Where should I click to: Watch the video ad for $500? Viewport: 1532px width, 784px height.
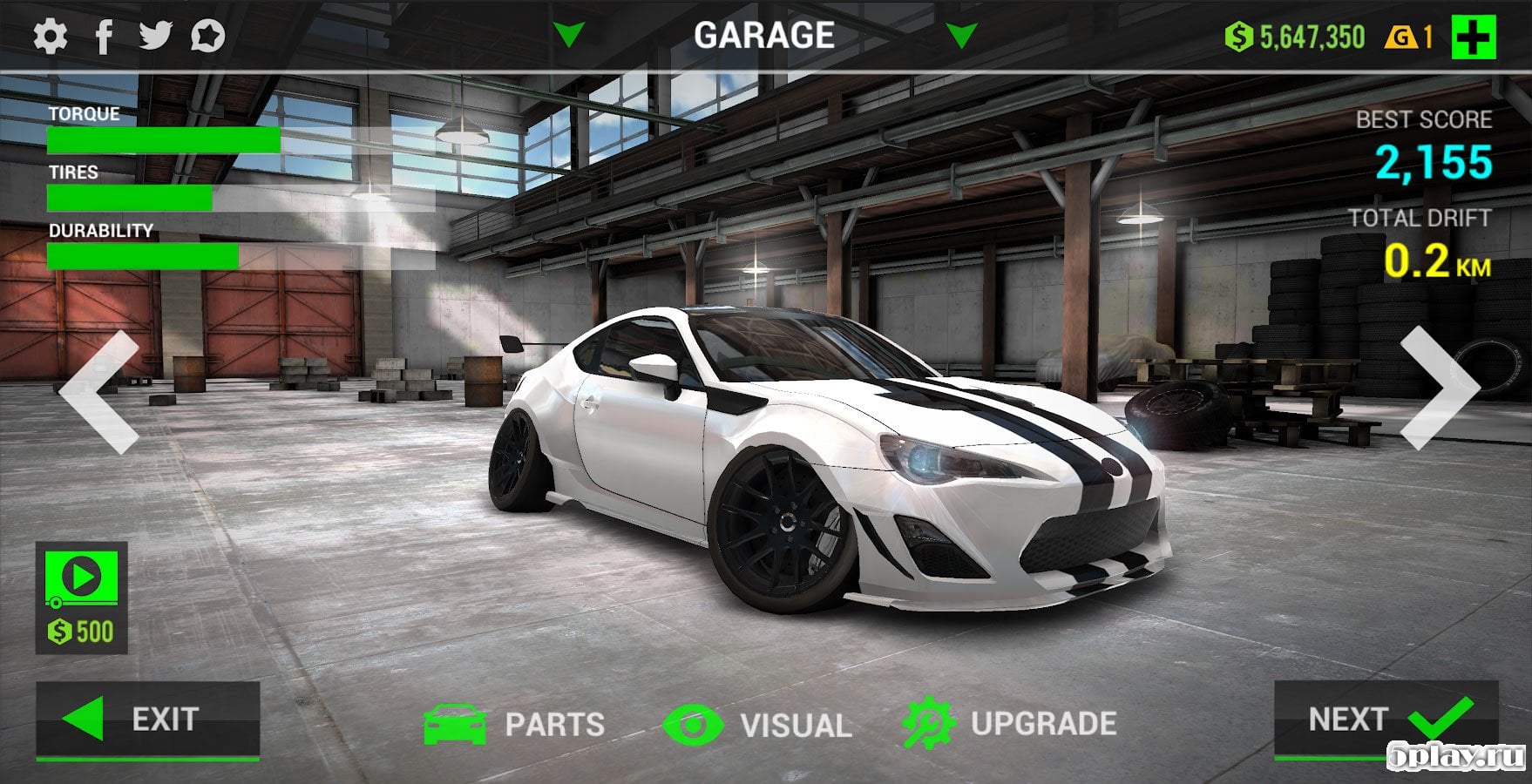coord(81,598)
